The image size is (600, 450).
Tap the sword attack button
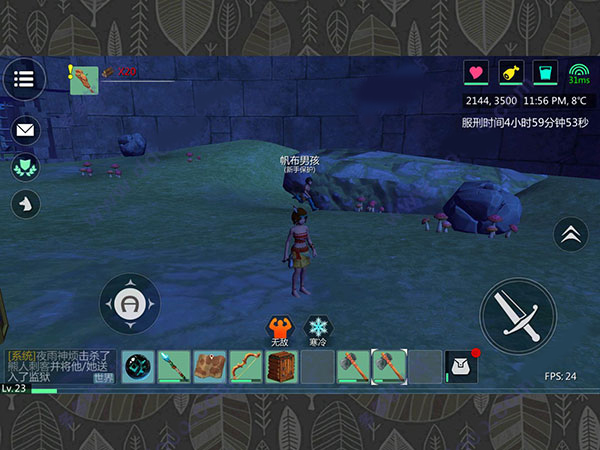517,315
